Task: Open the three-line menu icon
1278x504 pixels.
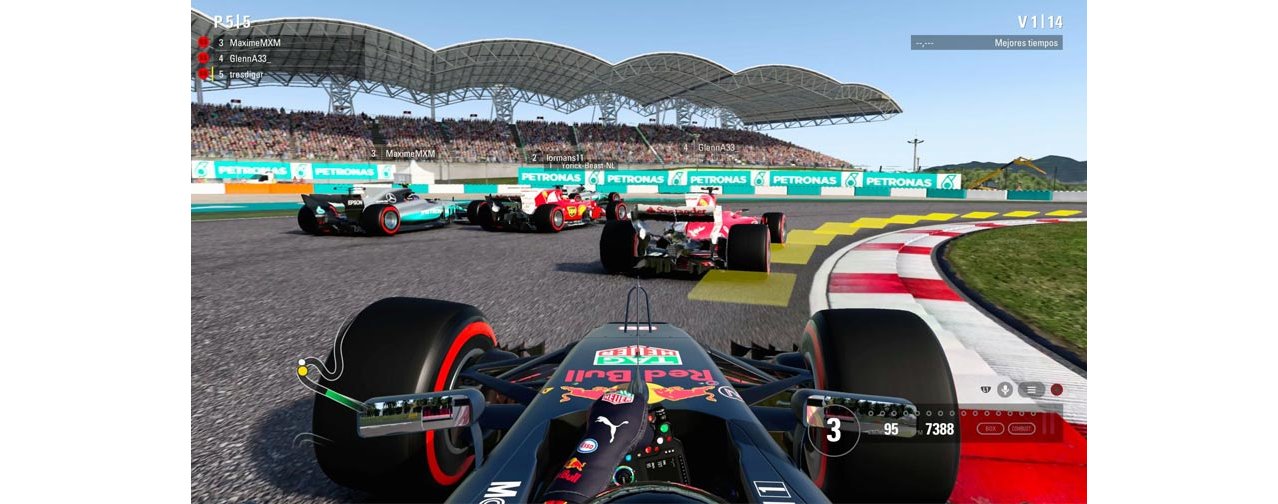Action: (x=1032, y=390)
